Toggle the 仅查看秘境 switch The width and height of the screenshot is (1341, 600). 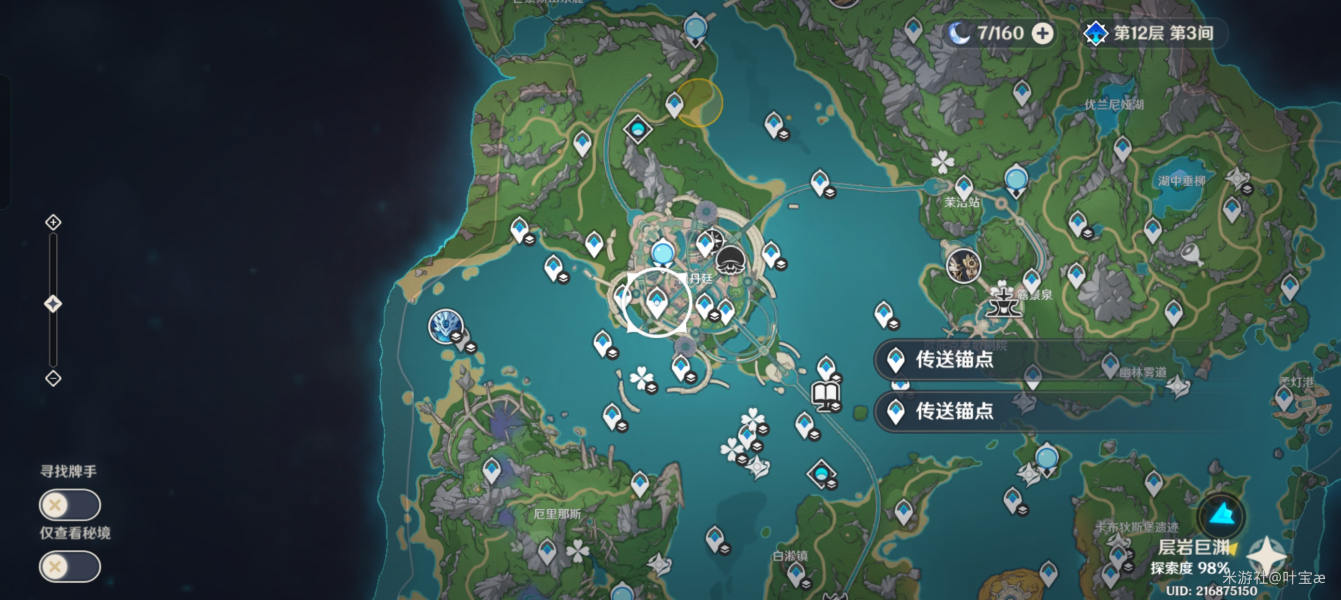tap(69, 567)
